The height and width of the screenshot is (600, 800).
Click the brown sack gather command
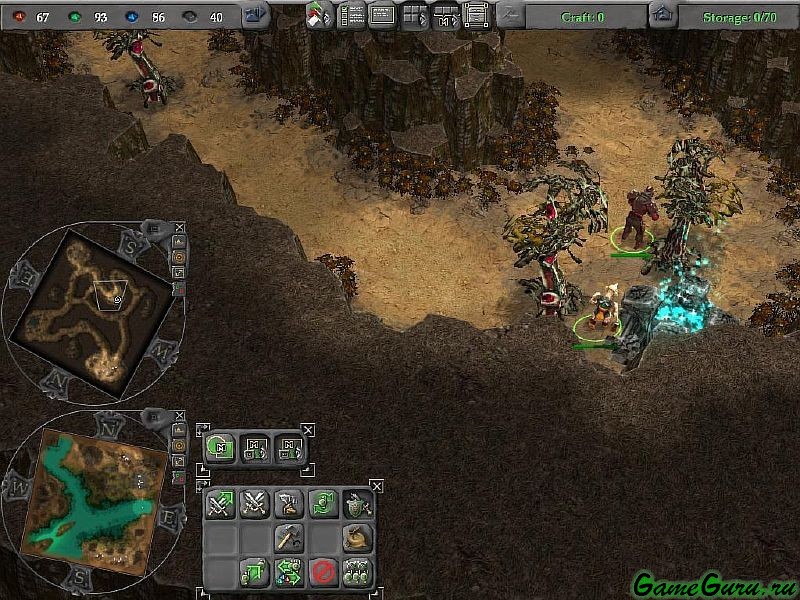click(x=356, y=538)
